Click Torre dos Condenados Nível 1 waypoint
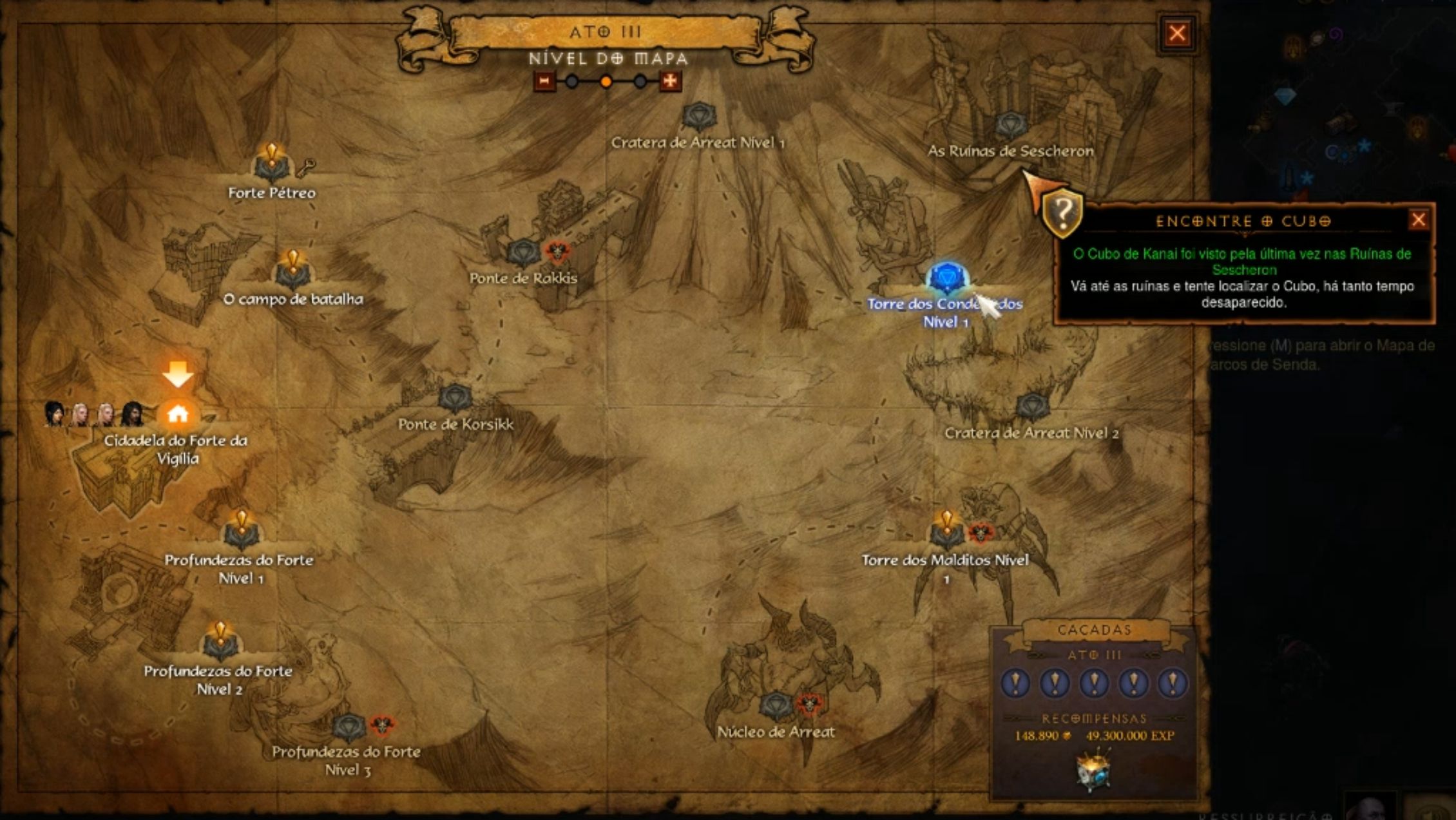 click(x=946, y=280)
